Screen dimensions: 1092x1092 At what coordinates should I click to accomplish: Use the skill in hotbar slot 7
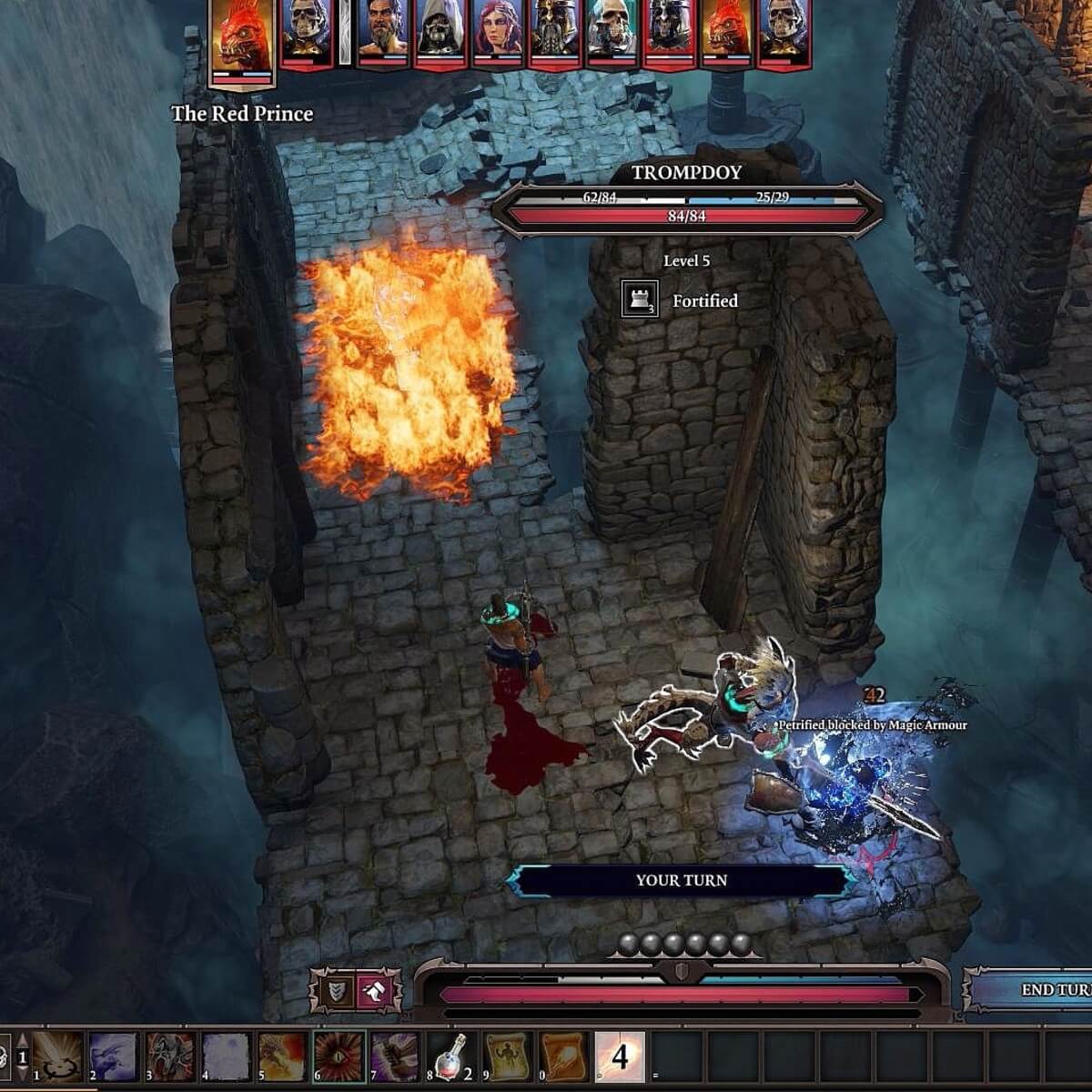coord(394,1057)
